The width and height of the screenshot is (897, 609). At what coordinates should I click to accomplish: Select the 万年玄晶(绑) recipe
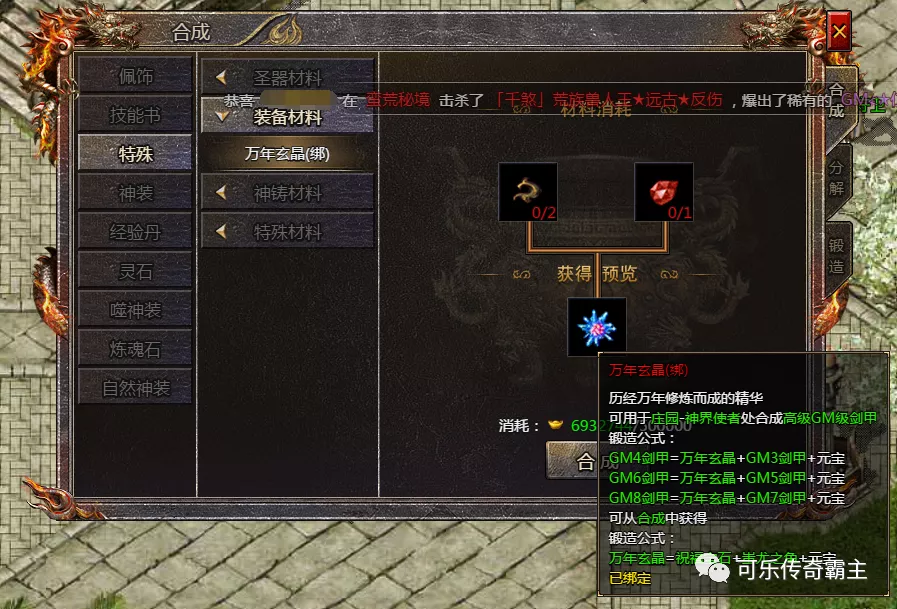287,154
